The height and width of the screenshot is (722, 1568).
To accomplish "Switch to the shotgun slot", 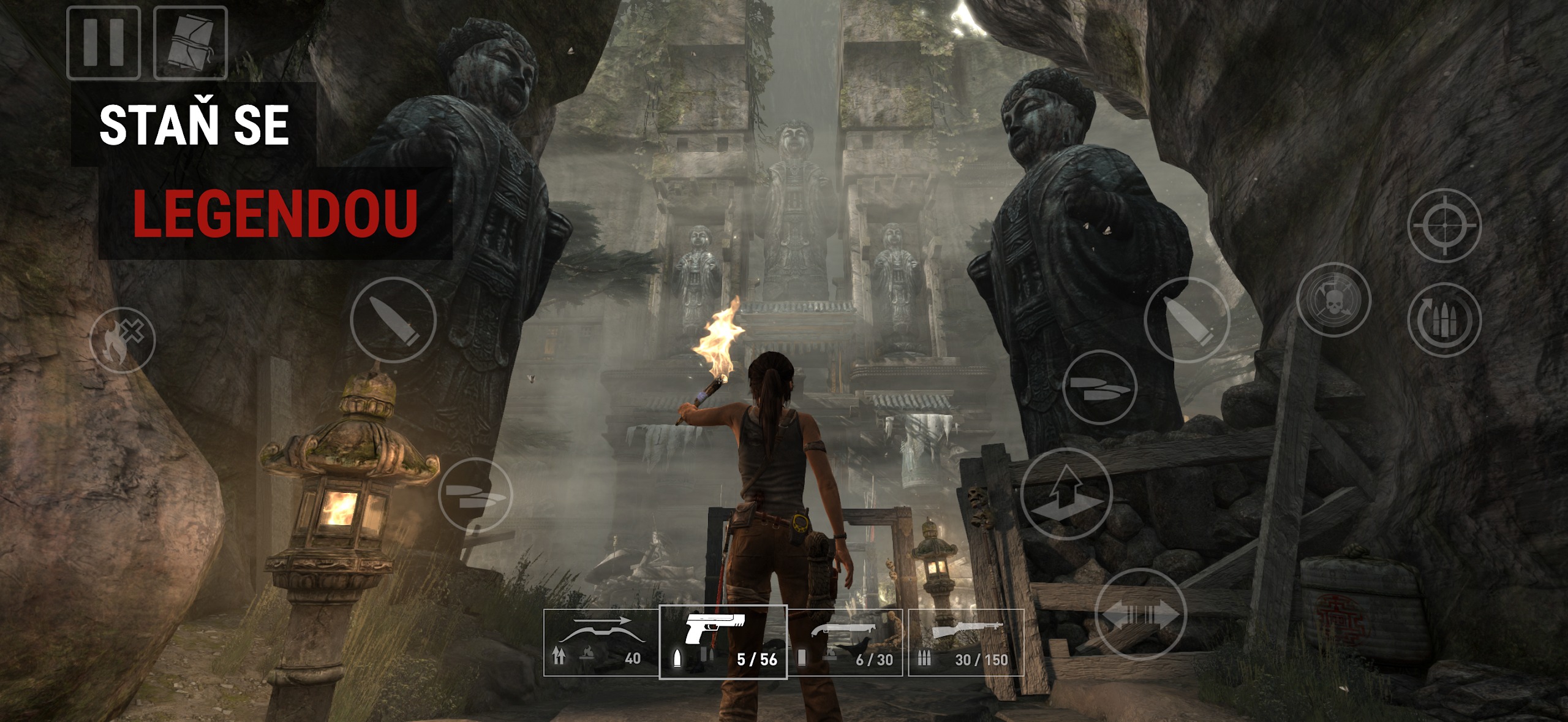I will tap(845, 642).
